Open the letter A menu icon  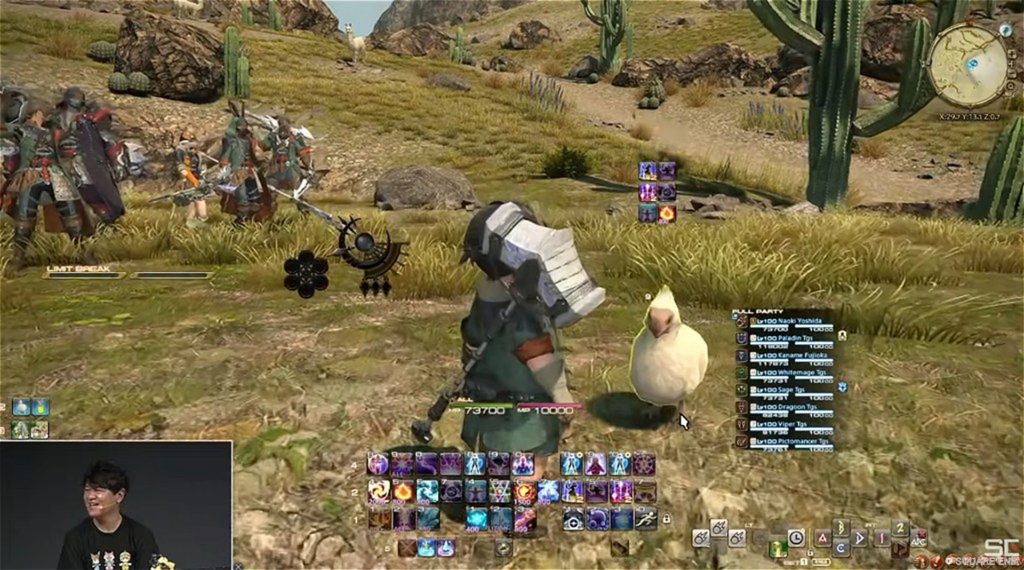tap(822, 538)
